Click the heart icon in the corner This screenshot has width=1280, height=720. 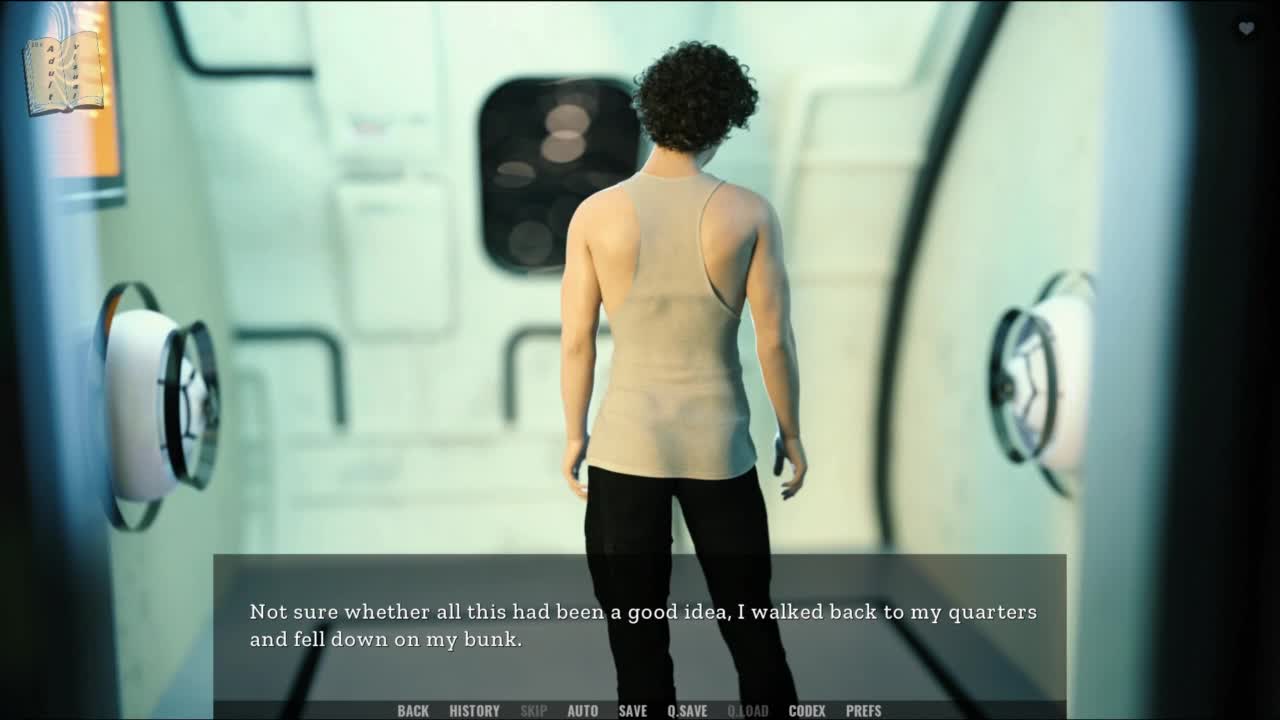pos(1246,29)
